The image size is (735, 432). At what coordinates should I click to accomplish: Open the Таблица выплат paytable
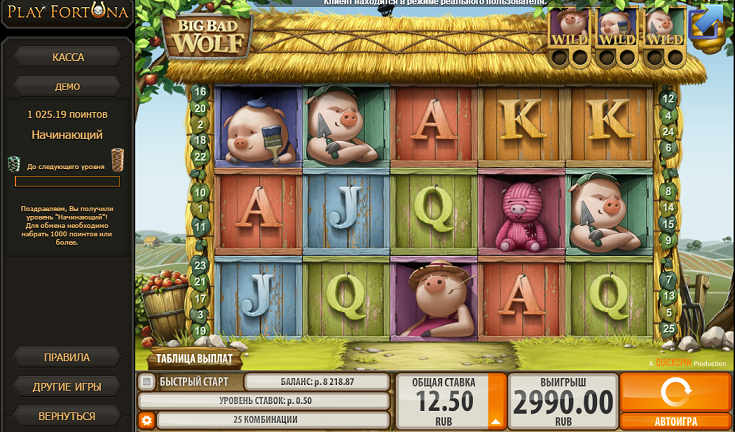pyautogui.click(x=195, y=358)
